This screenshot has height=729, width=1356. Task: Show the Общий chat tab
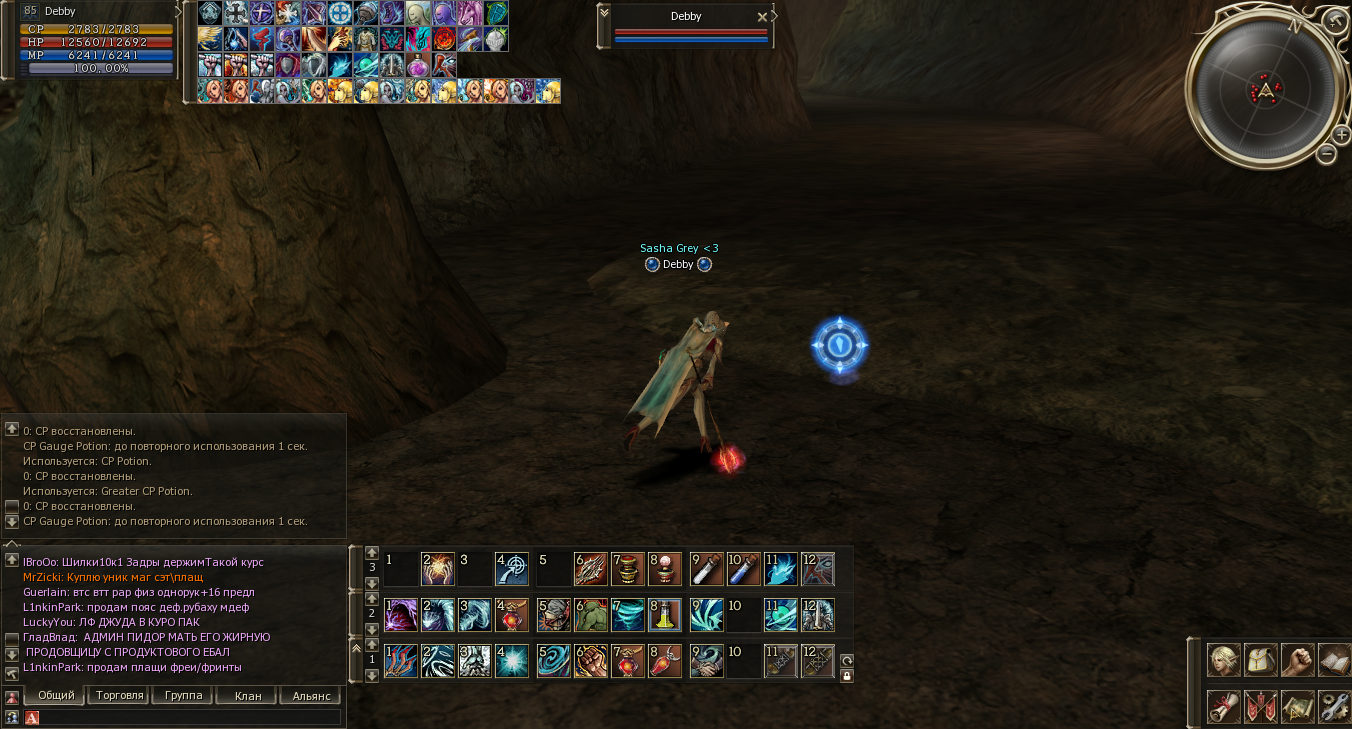[54, 695]
